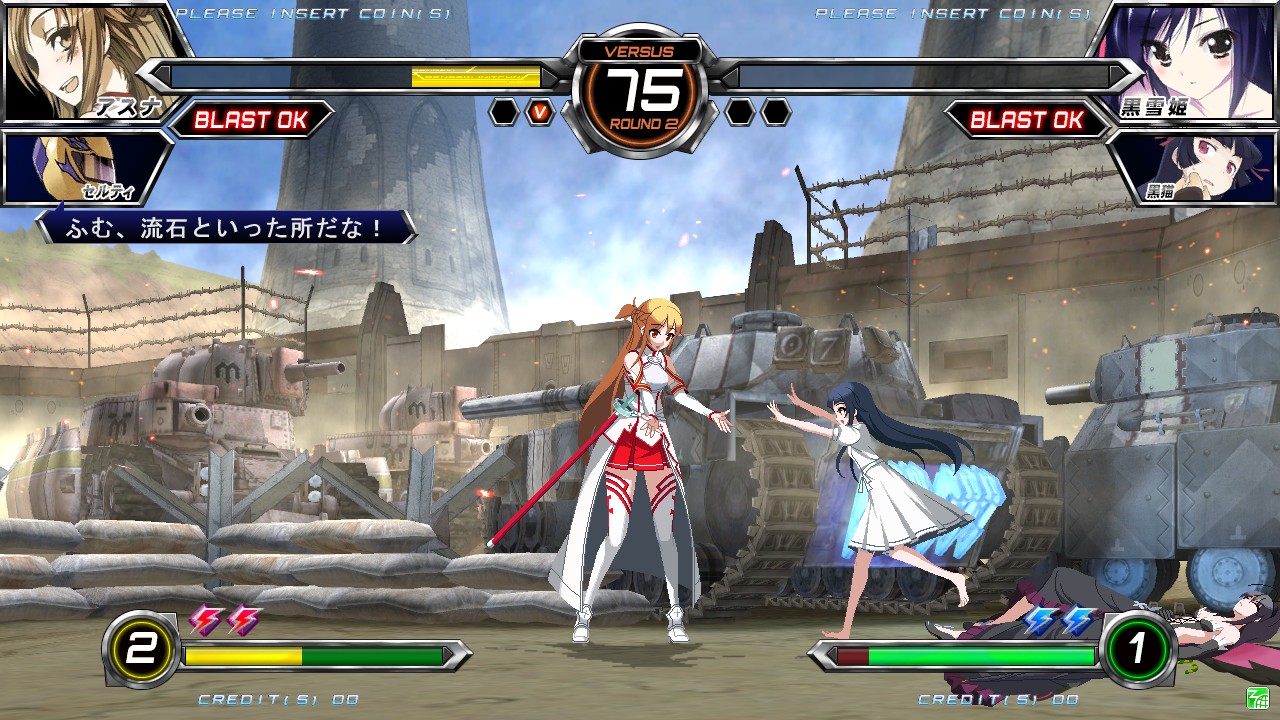The image size is (1280, 720).
Task: Click Celty's assist character icon
Action: coord(65,165)
